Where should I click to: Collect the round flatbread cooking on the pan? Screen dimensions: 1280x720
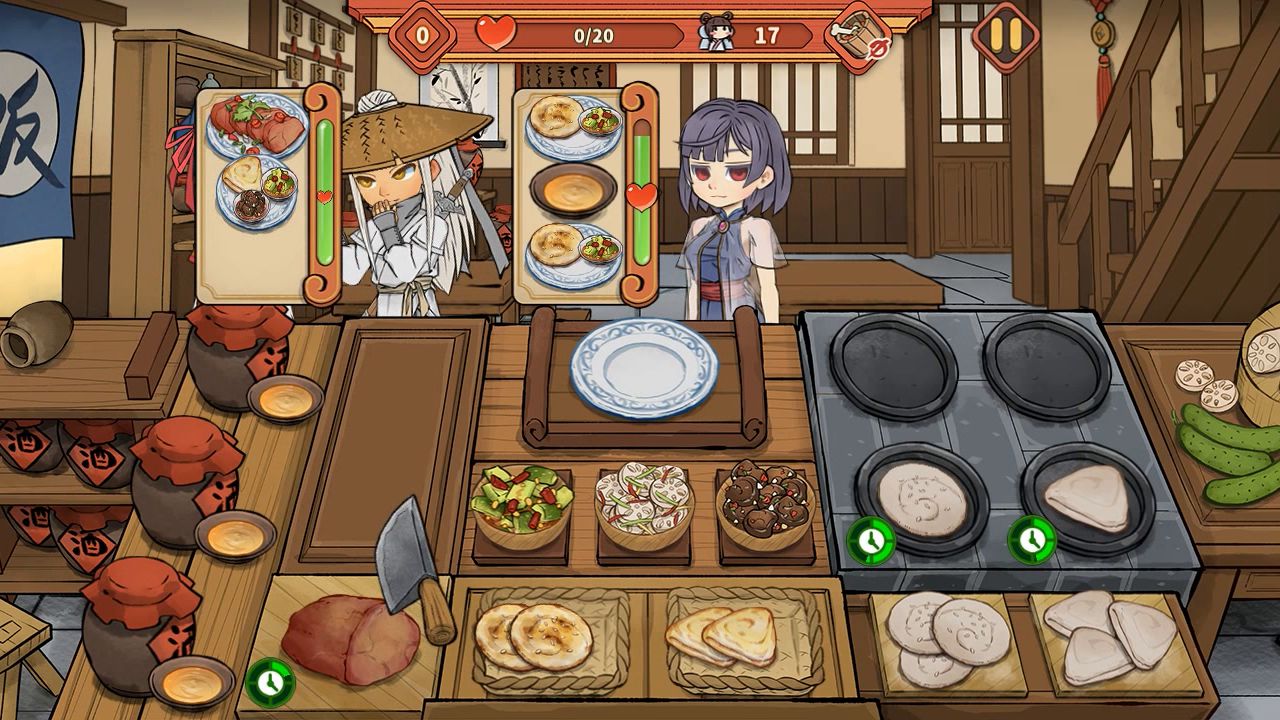(922, 499)
